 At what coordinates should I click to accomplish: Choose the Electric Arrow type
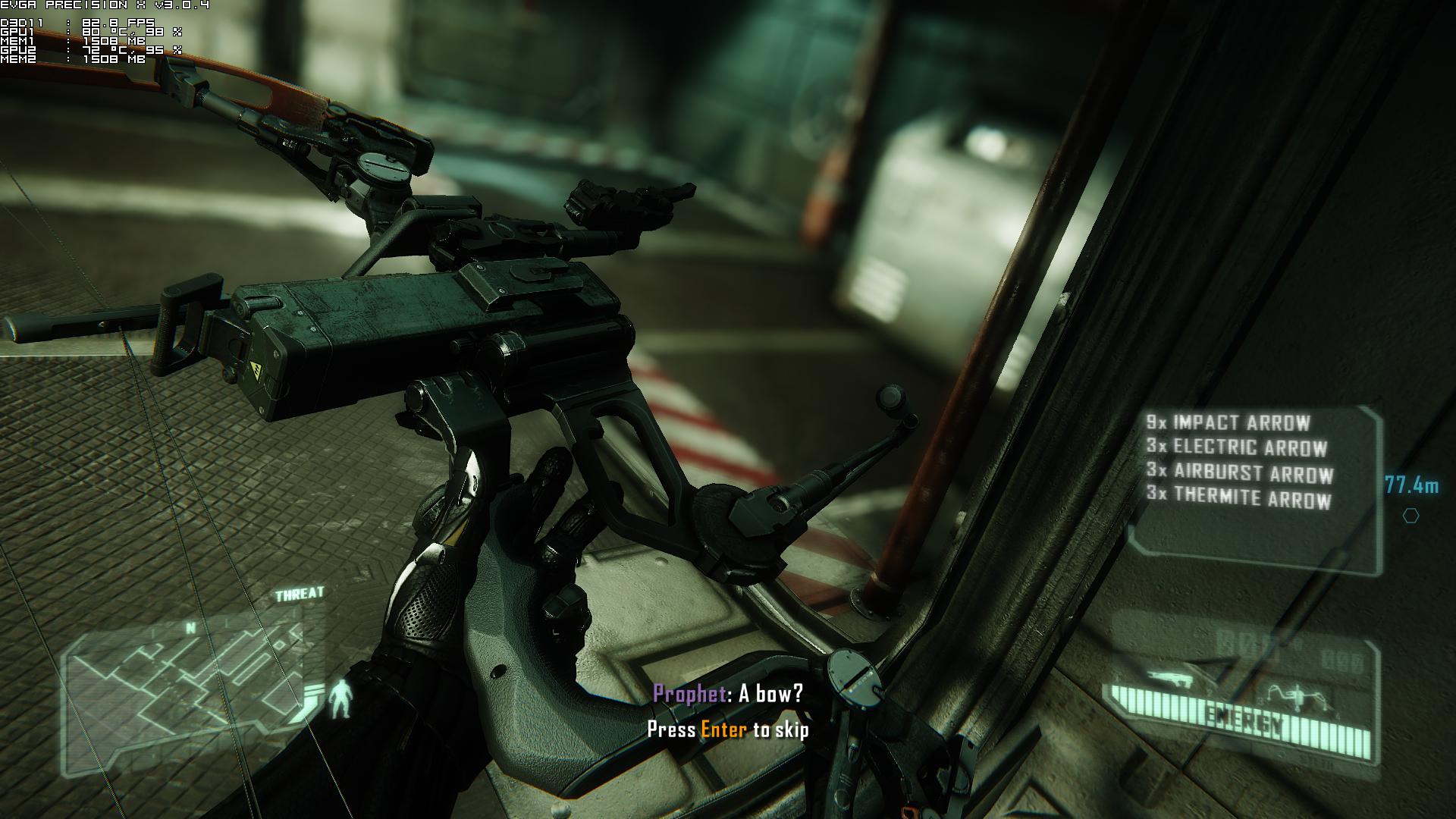(x=1237, y=447)
